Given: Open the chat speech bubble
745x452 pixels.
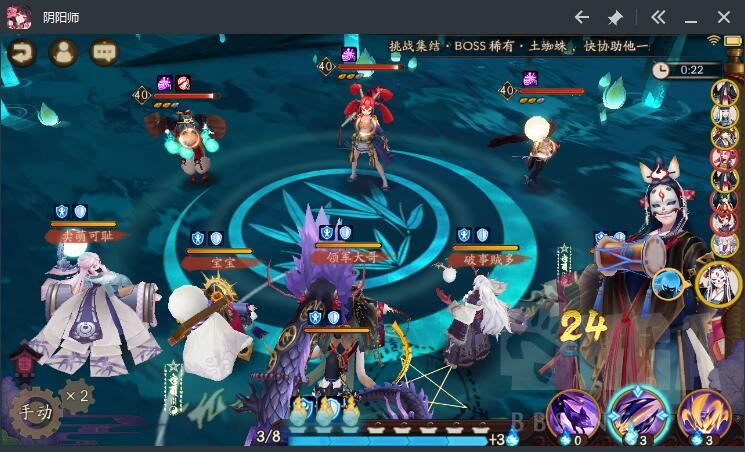Looking at the screenshot, I should [104, 53].
